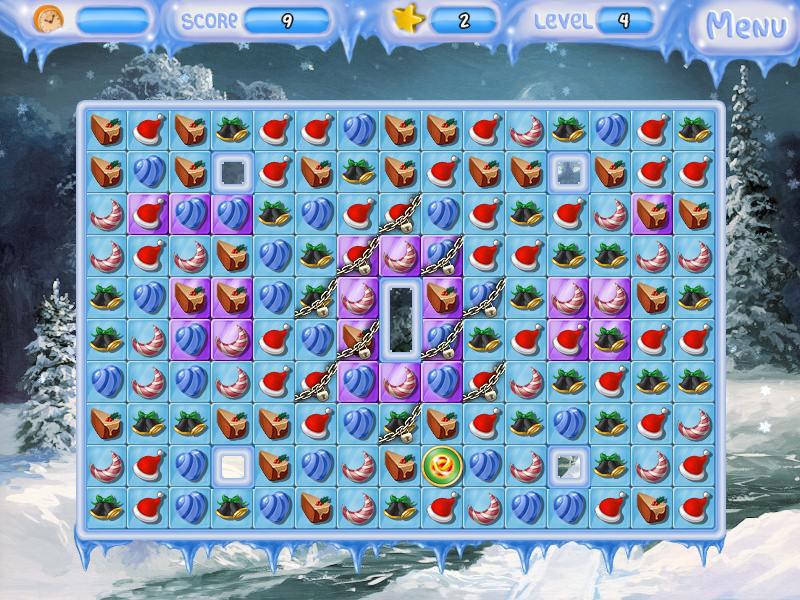Pick the bells tile on purple background
Viewport: 800px width, 600px height.
[x=608, y=338]
